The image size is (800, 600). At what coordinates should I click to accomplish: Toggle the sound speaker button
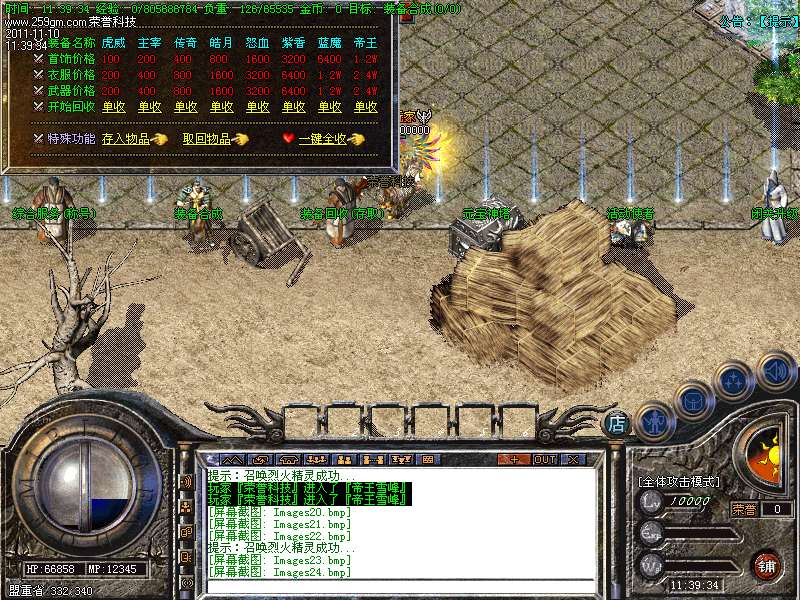[x=774, y=370]
